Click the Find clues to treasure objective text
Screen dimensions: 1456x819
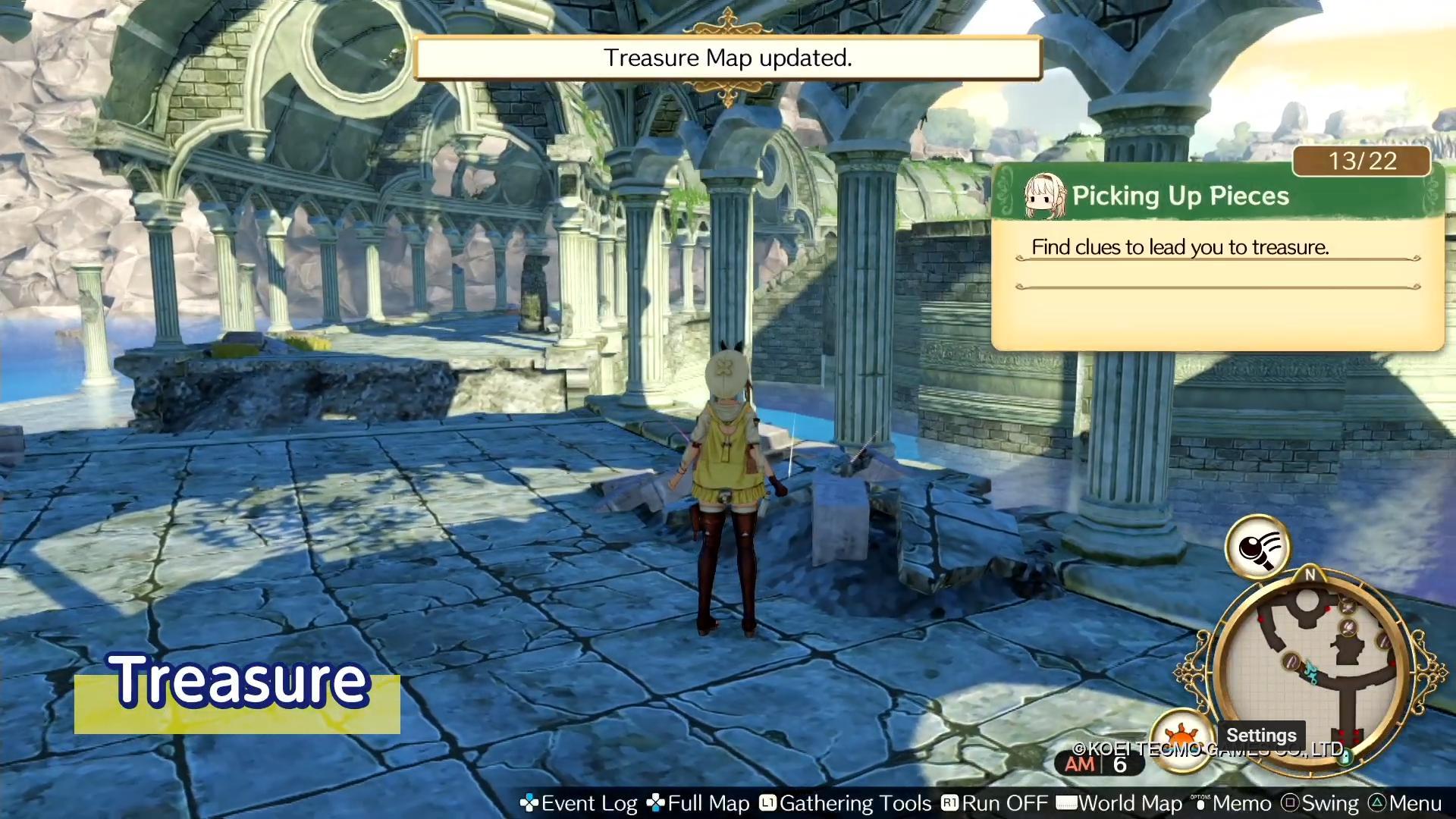point(1181,246)
